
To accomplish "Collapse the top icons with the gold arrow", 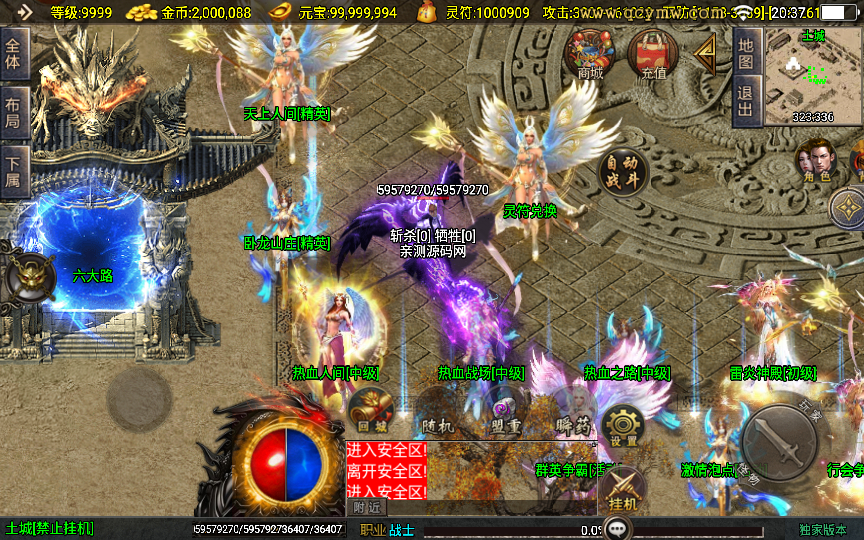I will (706, 52).
